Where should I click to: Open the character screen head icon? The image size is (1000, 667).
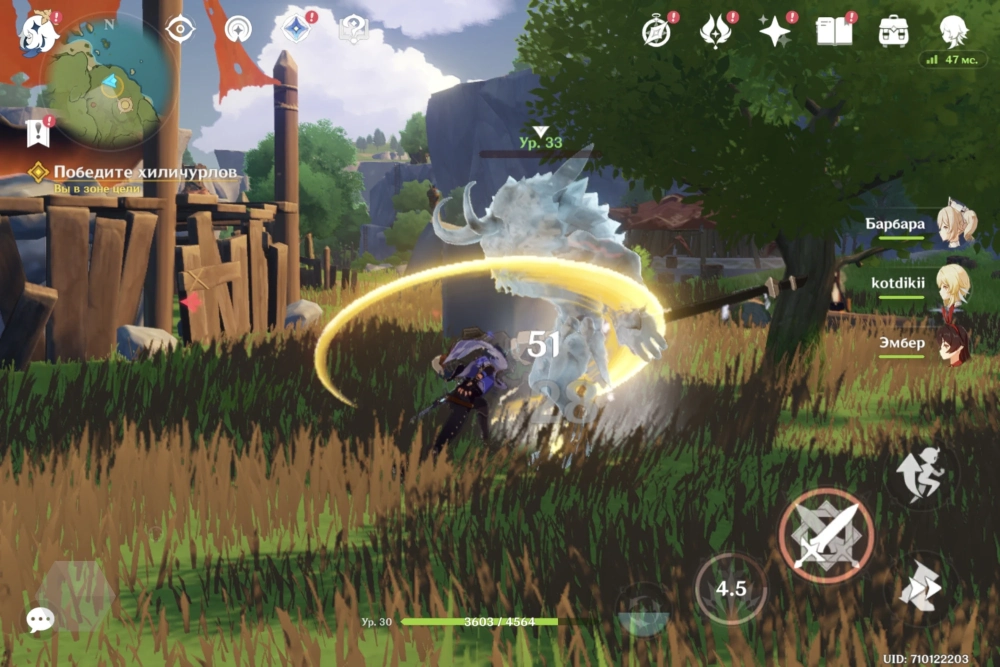952,31
